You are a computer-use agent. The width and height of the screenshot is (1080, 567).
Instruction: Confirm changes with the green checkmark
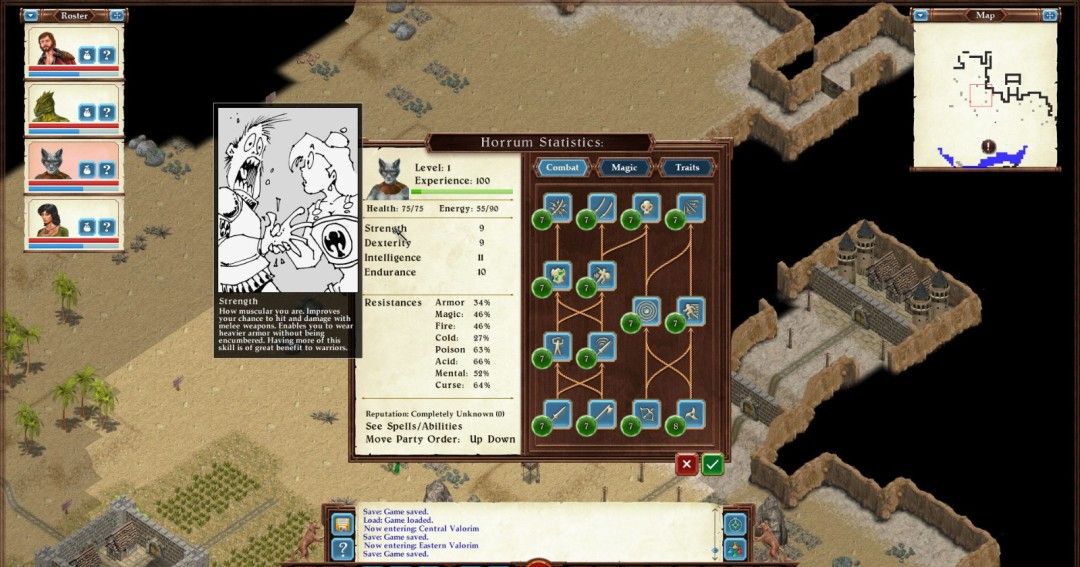[x=712, y=464]
